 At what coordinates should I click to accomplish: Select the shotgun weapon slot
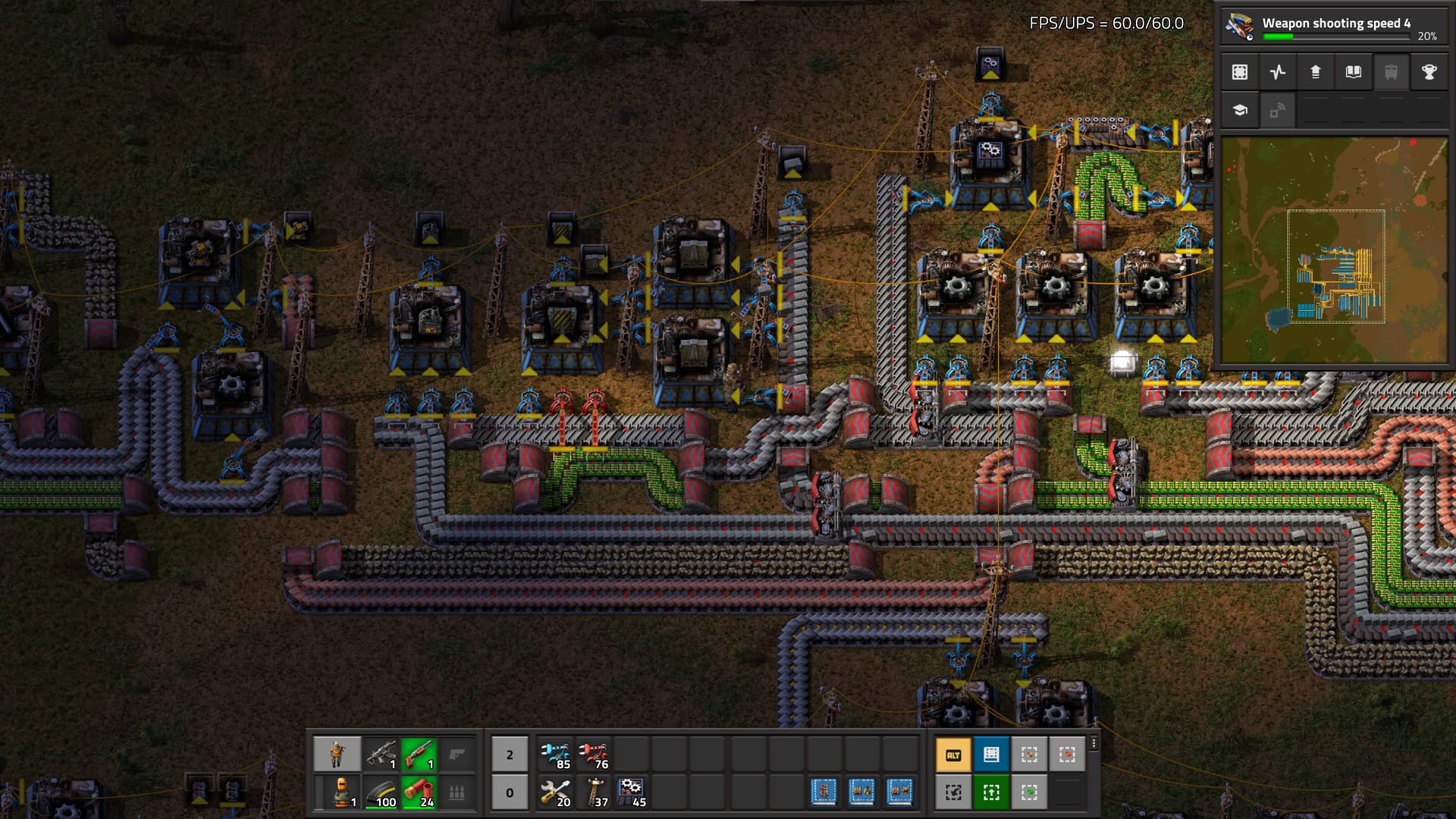(x=418, y=755)
